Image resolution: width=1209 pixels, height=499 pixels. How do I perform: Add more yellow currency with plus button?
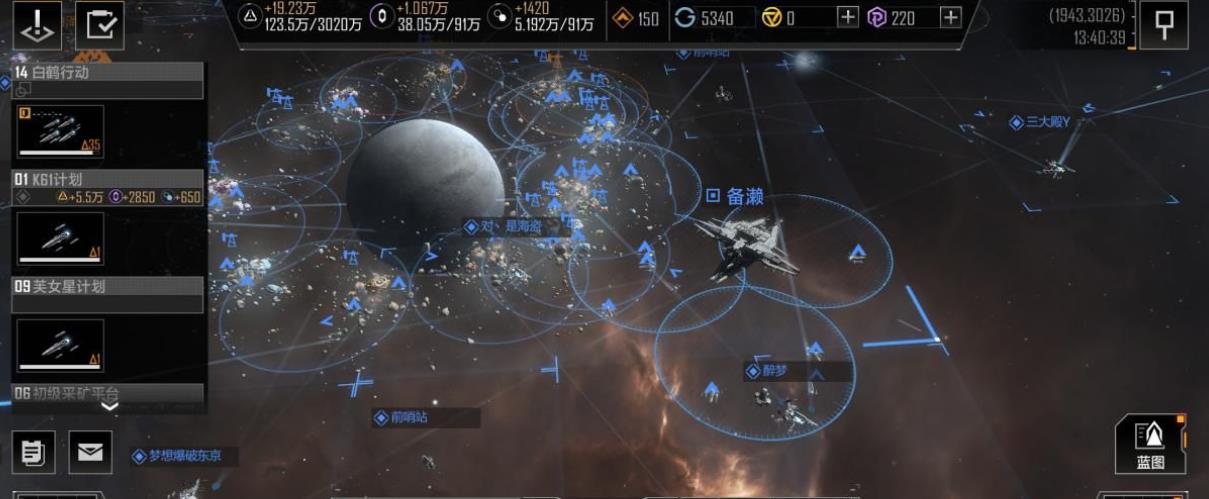[x=847, y=17]
